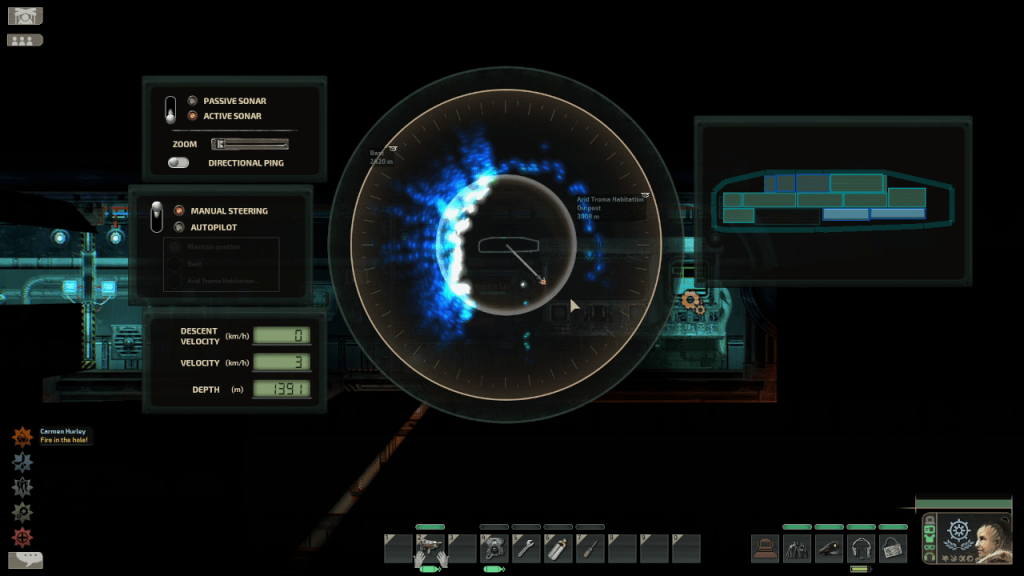Select the Active Sonar option
Viewport: 1024px width, 576px height.
tap(192, 116)
